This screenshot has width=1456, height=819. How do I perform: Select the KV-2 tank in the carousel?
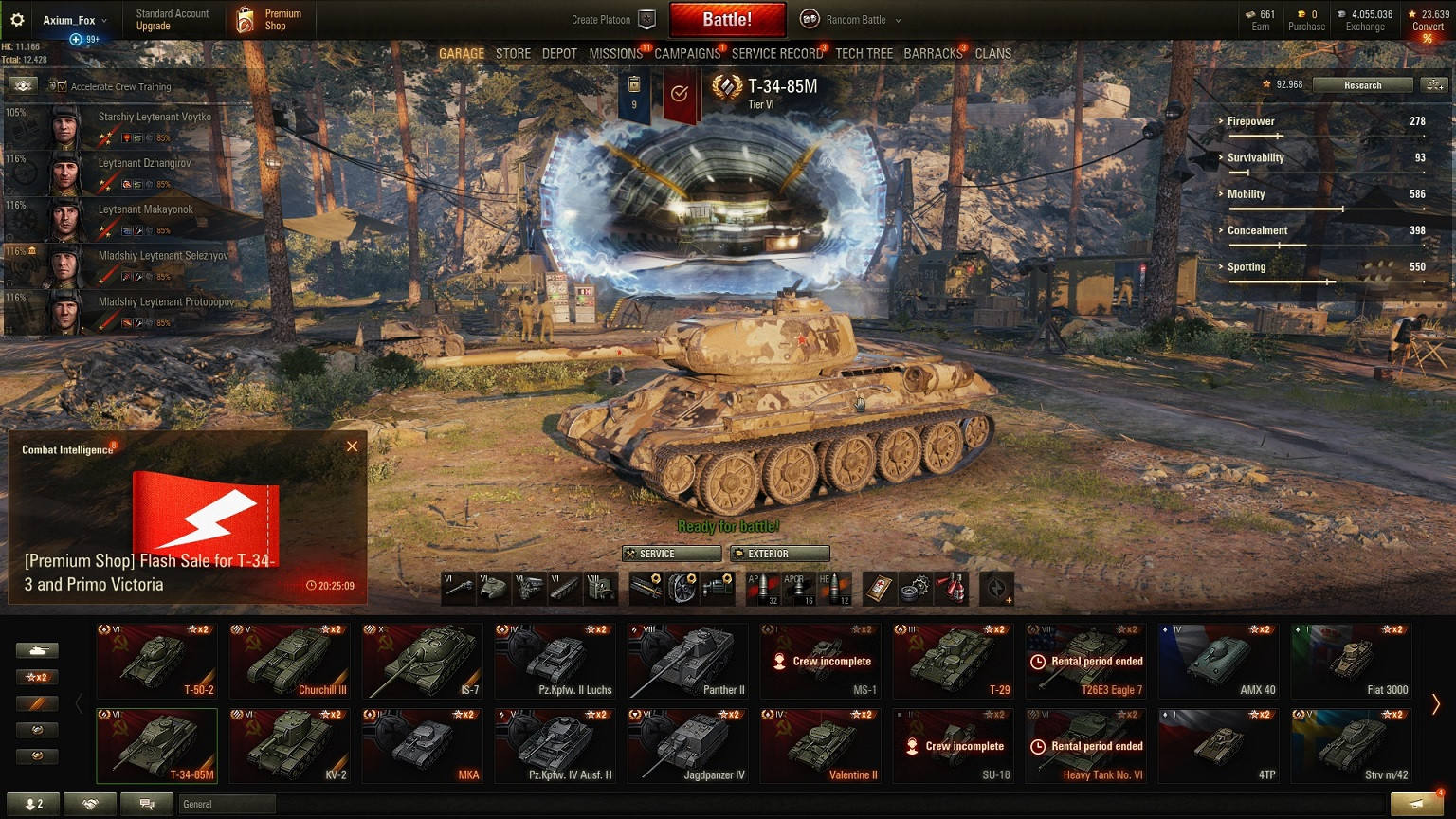point(290,746)
